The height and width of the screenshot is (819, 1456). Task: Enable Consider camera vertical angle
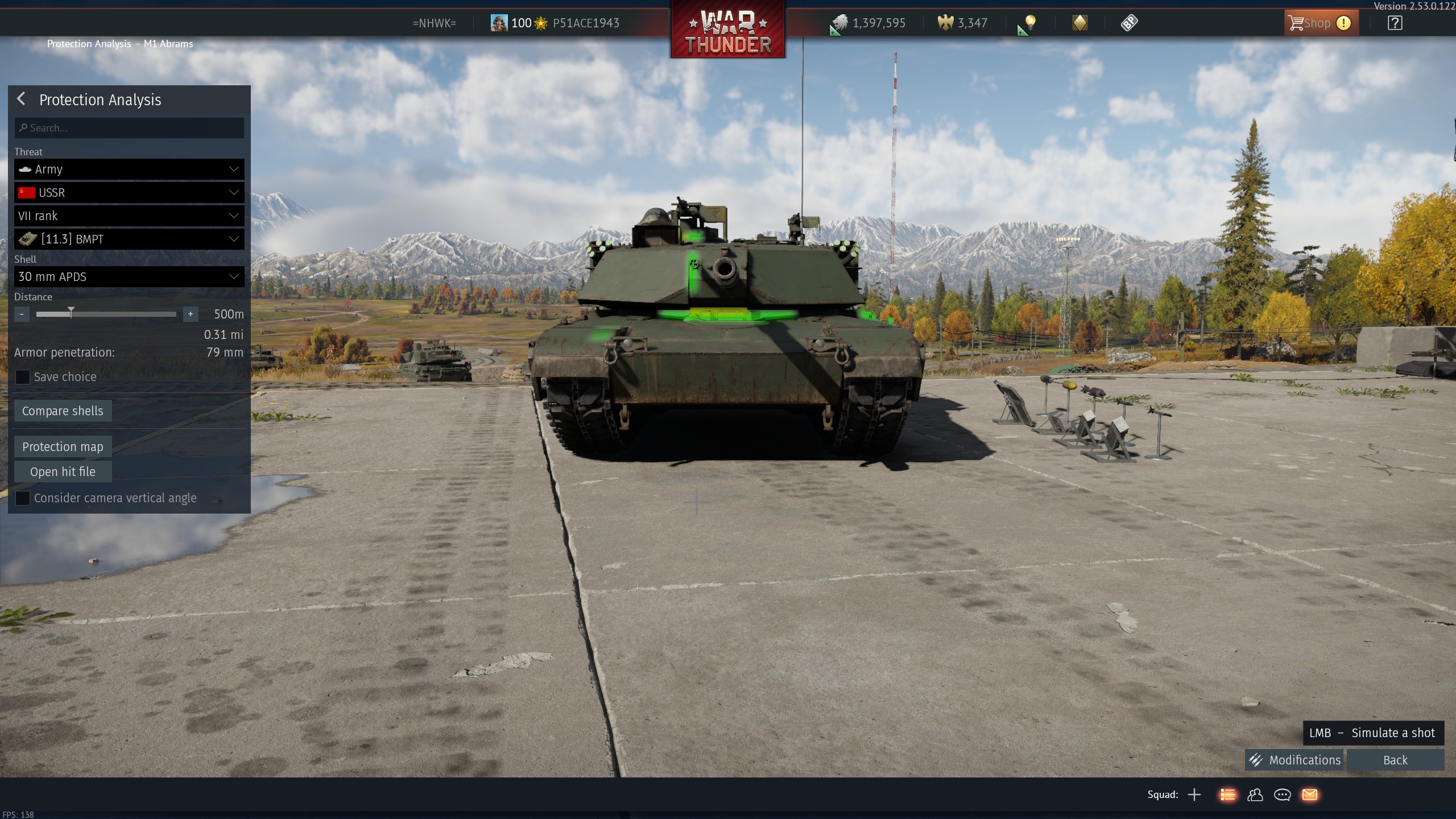pyautogui.click(x=23, y=498)
